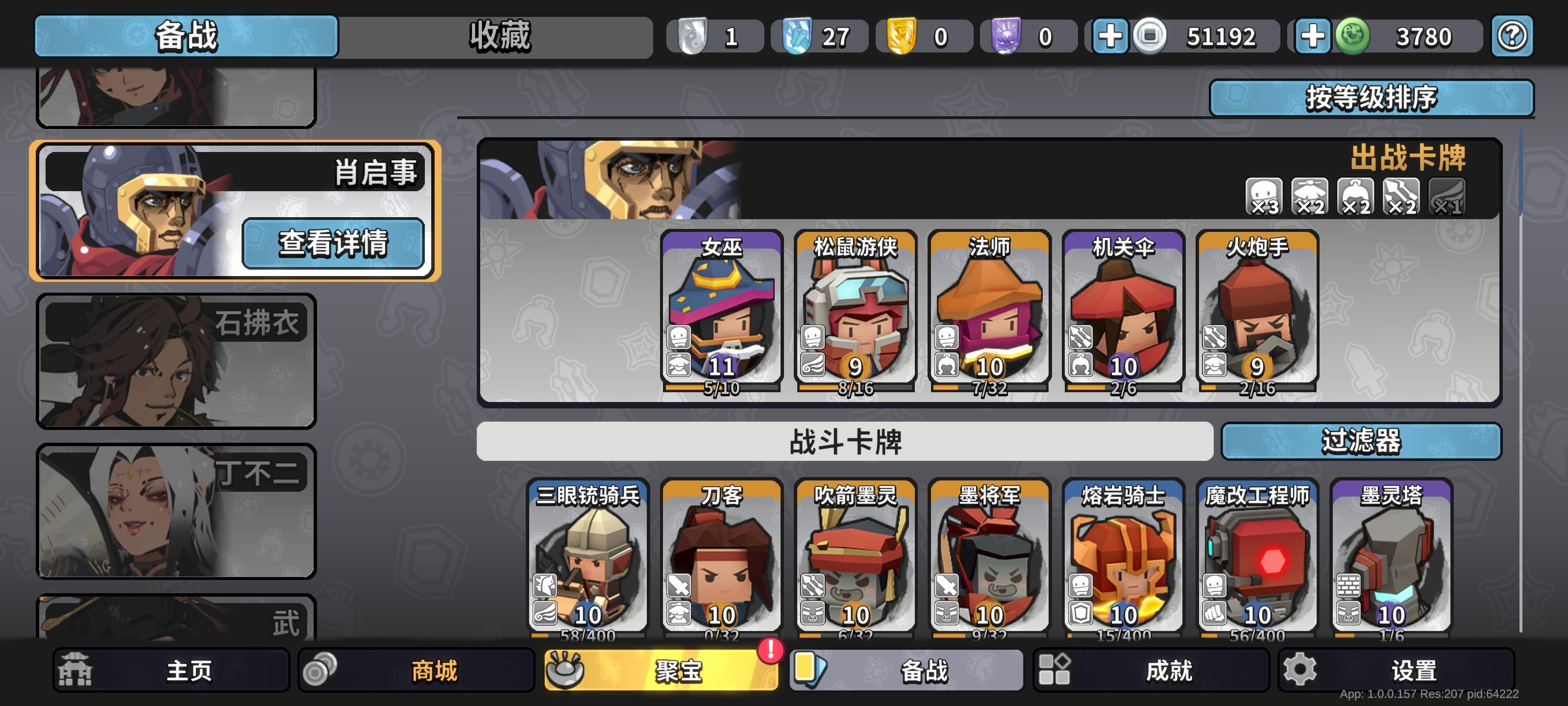Click the plus icon beside the green energy
Image resolution: width=1568 pixels, height=706 pixels.
1313,35
